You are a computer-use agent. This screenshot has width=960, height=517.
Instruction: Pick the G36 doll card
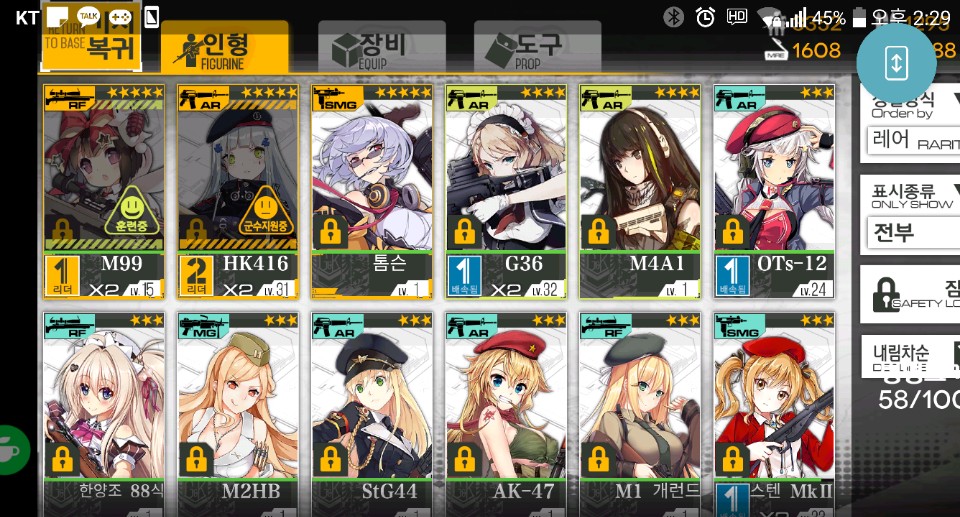point(505,190)
